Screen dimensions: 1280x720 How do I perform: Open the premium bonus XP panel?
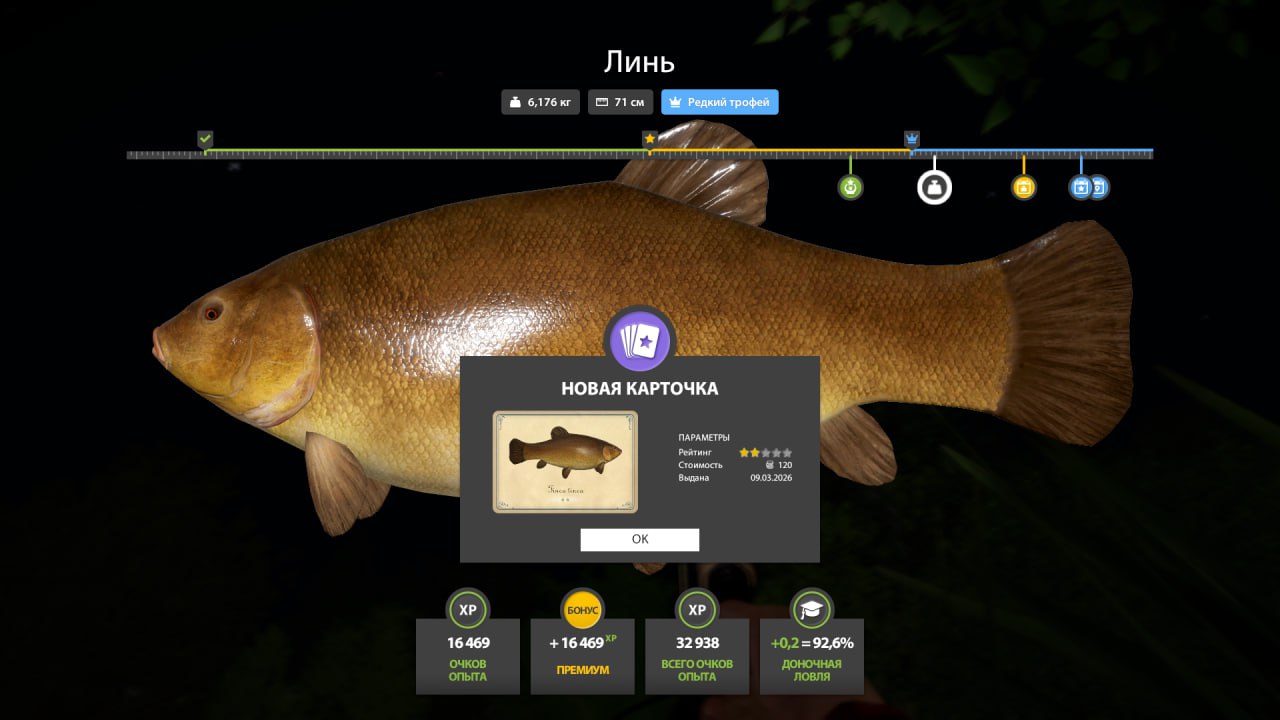583,643
